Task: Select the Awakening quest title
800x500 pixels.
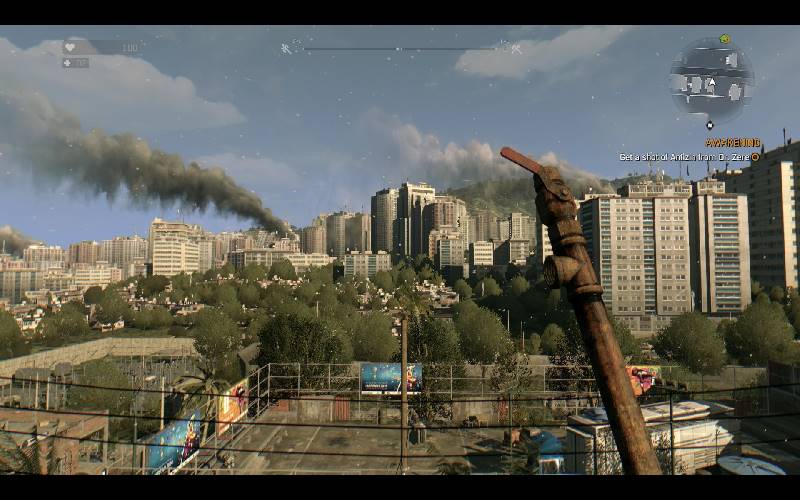Action: 733,143
